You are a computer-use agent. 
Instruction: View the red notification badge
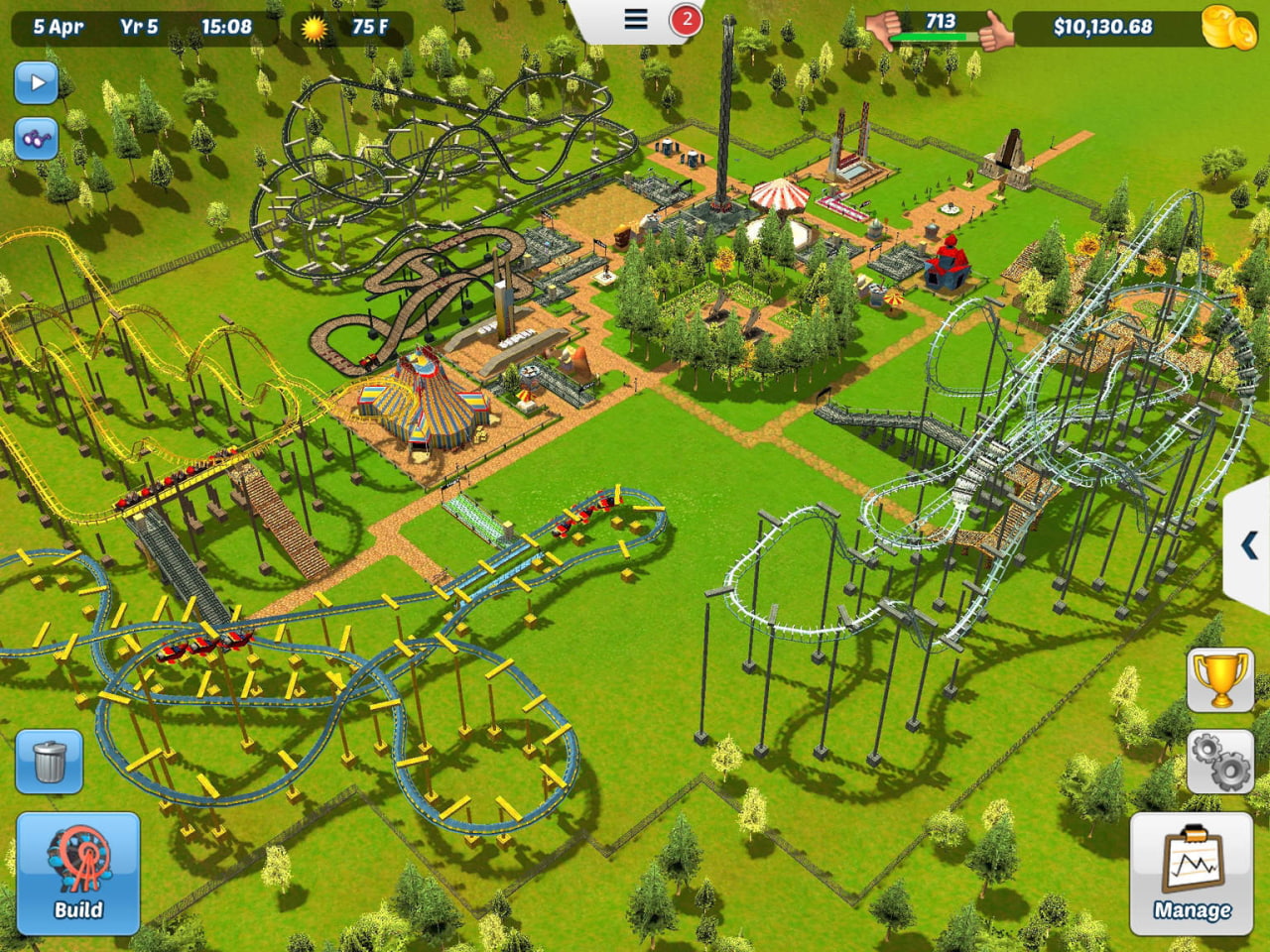point(686,19)
